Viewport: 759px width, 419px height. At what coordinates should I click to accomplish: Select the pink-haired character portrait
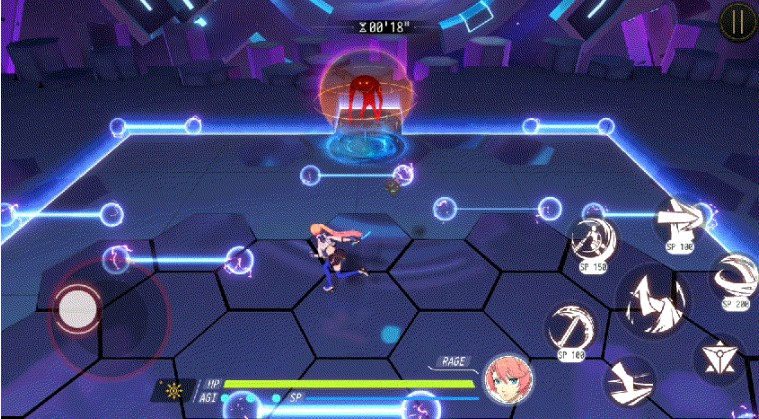tap(508, 379)
